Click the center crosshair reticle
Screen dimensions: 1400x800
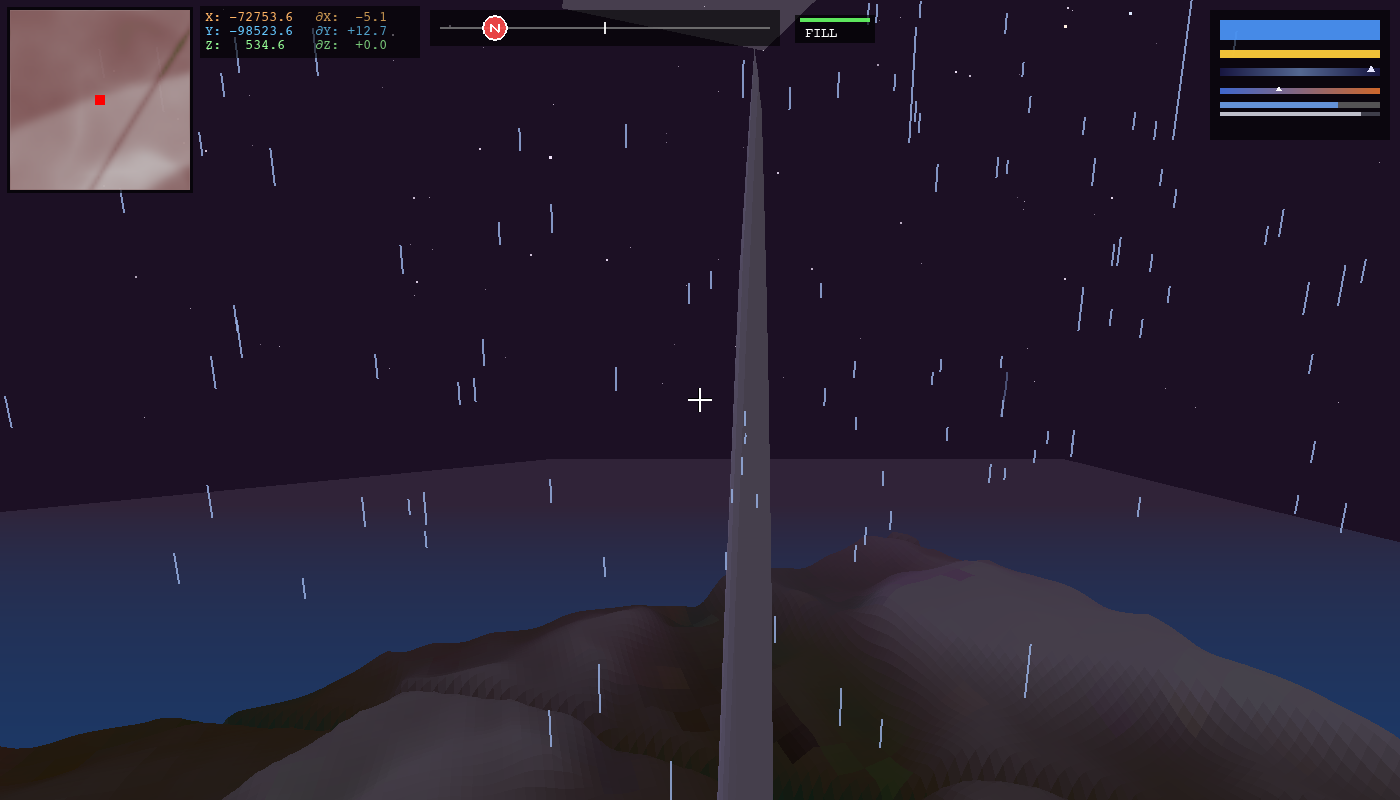click(x=700, y=400)
